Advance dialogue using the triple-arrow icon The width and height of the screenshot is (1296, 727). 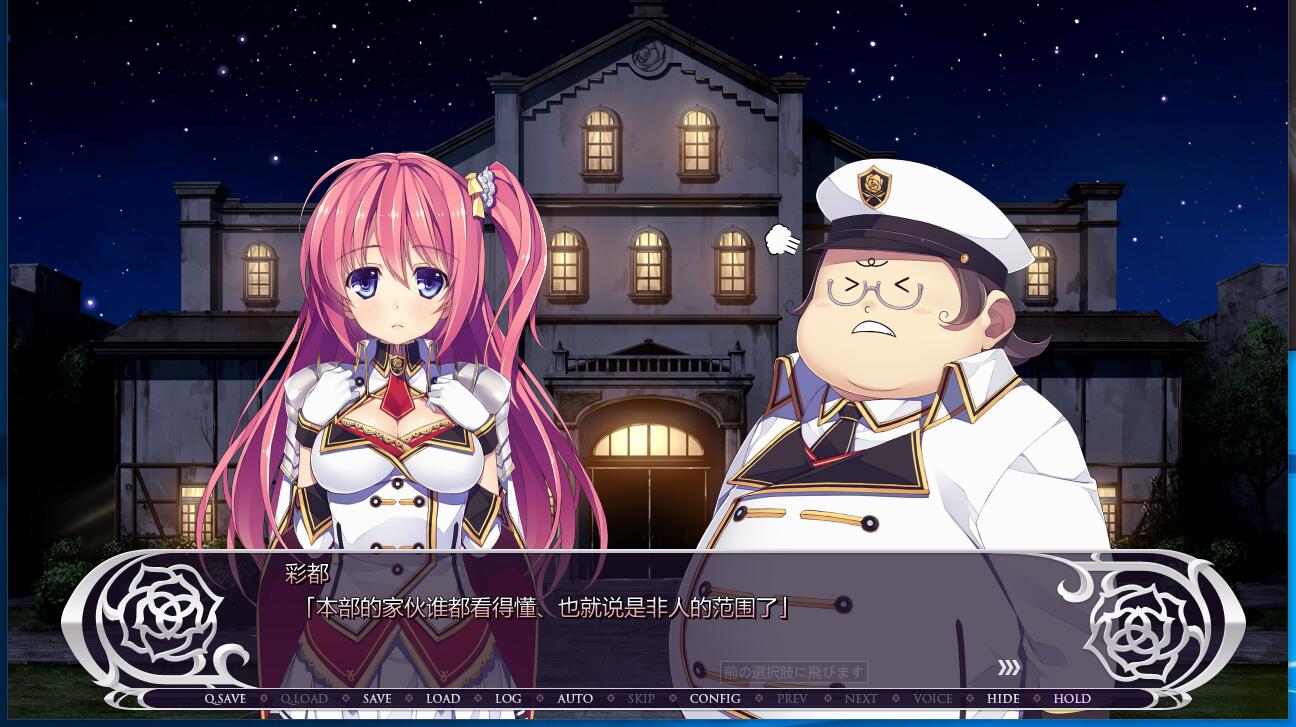pyautogui.click(x=1009, y=668)
